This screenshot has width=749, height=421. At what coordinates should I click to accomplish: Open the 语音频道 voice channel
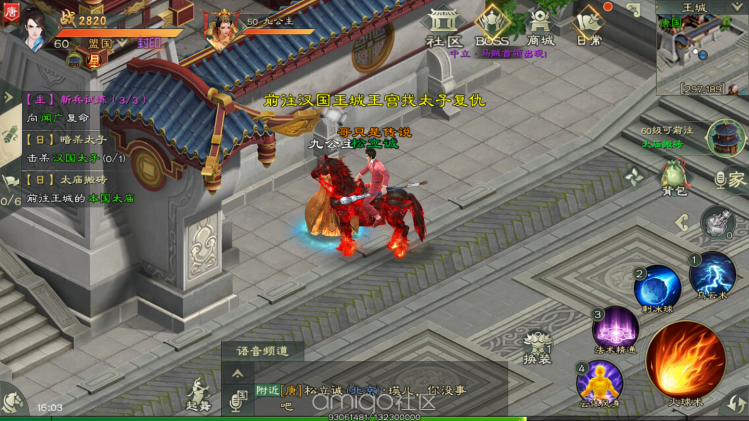pos(262,351)
